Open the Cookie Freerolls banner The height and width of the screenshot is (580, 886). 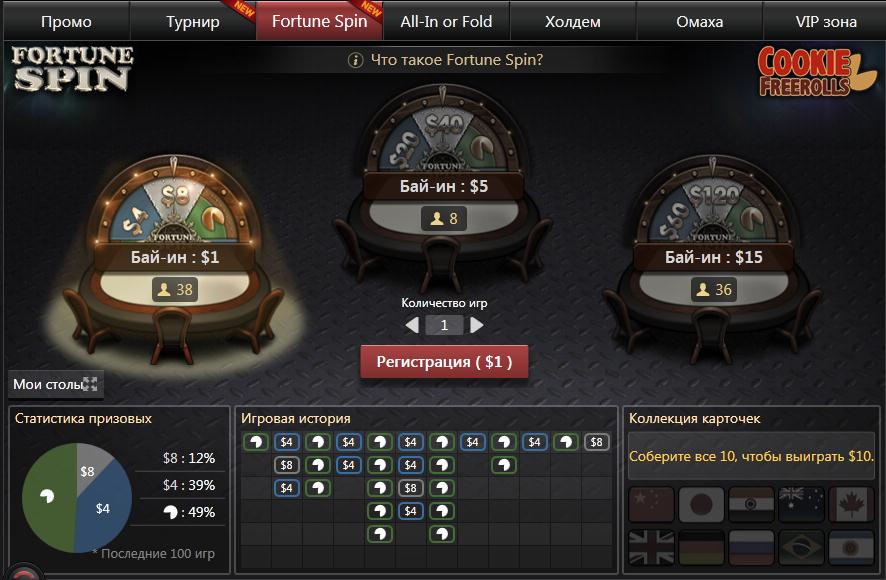(x=814, y=72)
